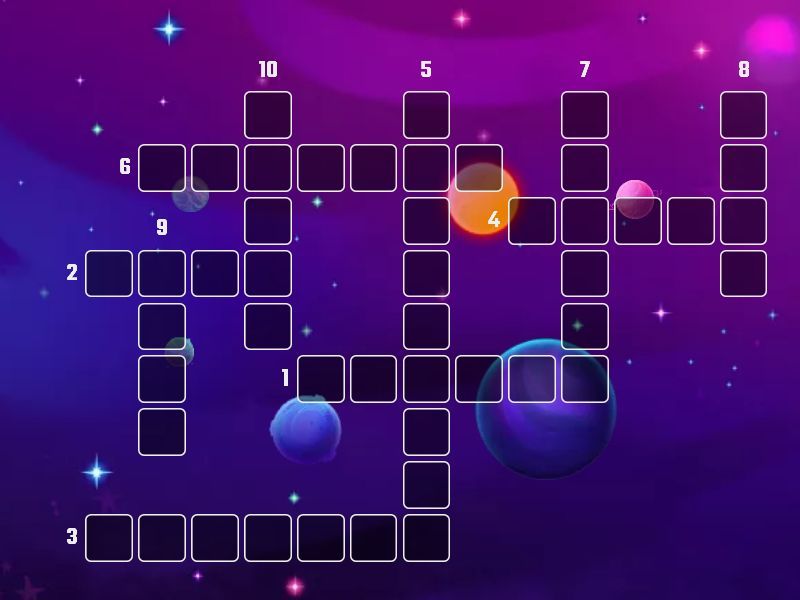
Task: Pick the top cell of word 10 down
Action: click(x=268, y=115)
